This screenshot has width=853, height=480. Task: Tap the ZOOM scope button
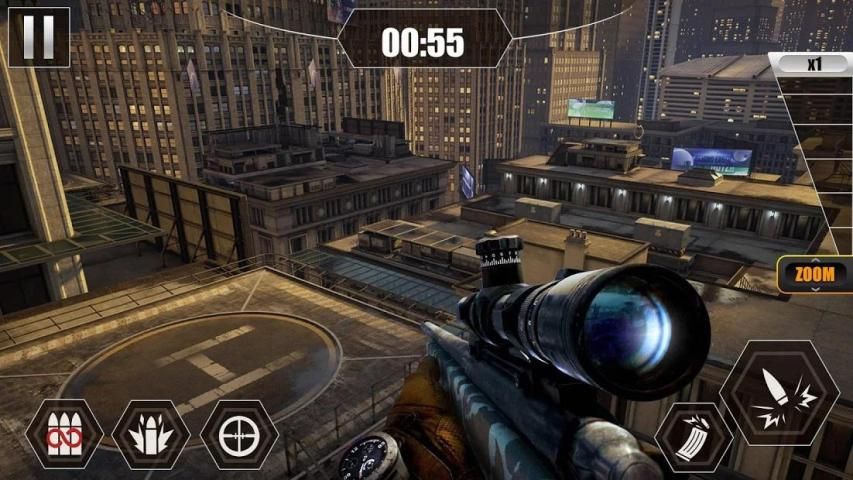815,275
